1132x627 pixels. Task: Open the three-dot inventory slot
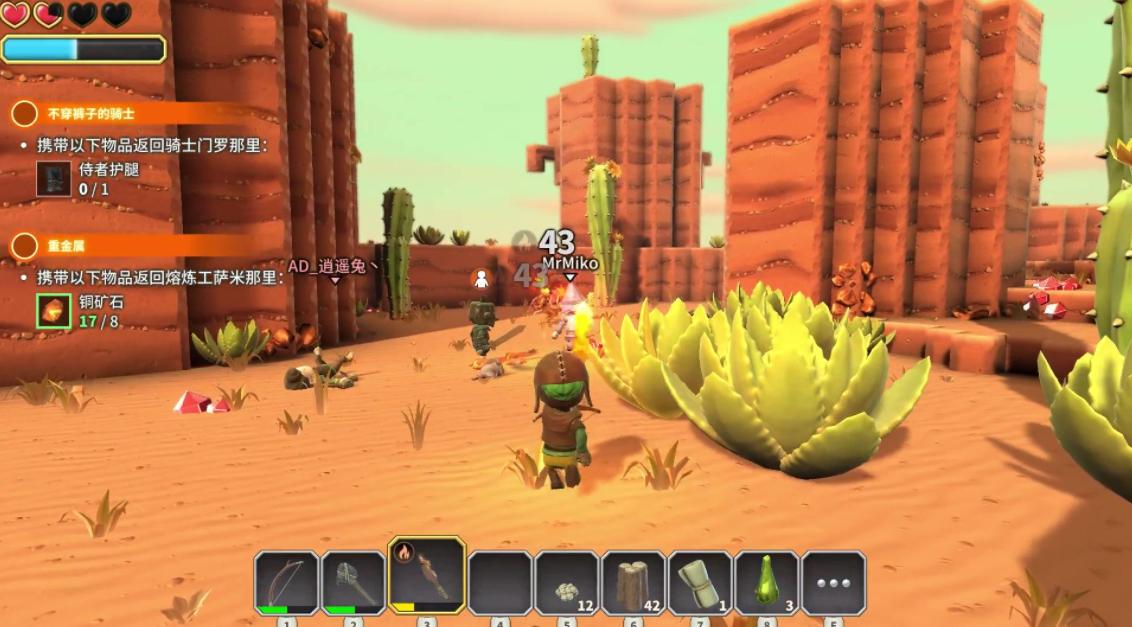pos(833,583)
